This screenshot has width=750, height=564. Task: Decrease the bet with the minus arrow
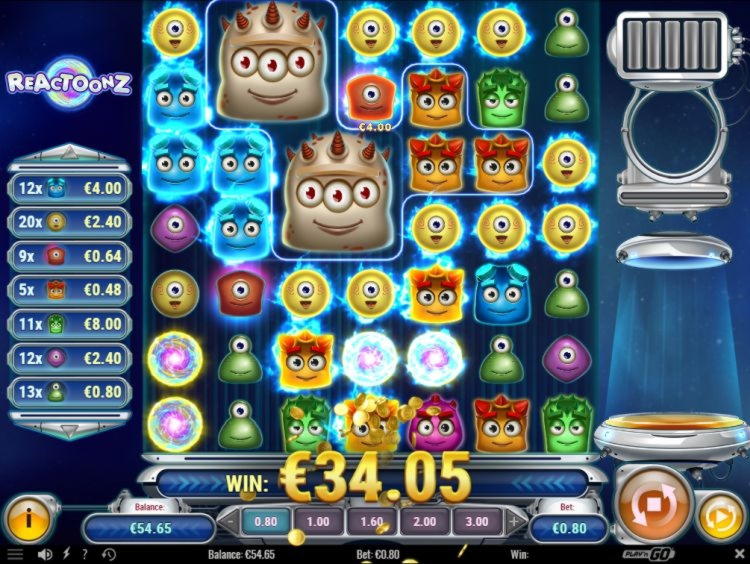[229, 521]
